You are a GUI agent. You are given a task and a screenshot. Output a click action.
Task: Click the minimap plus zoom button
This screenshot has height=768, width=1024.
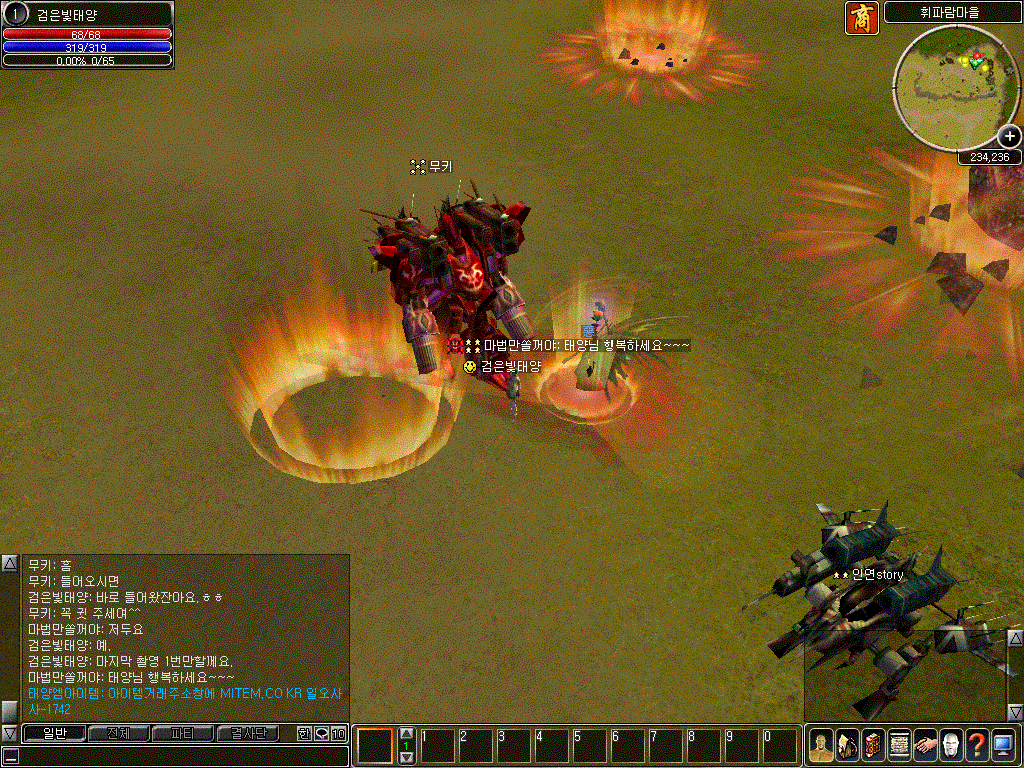[x=1010, y=136]
